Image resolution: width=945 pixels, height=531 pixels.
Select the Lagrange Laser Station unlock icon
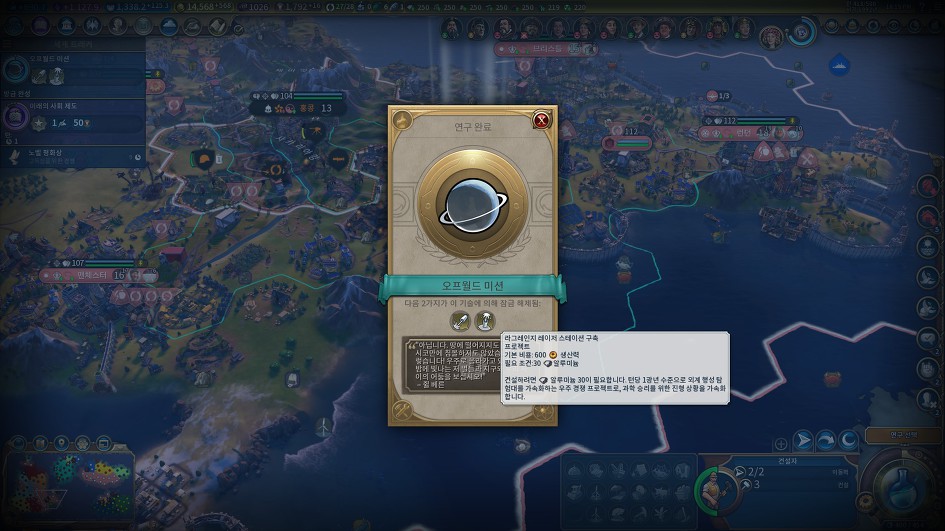[x=485, y=321]
